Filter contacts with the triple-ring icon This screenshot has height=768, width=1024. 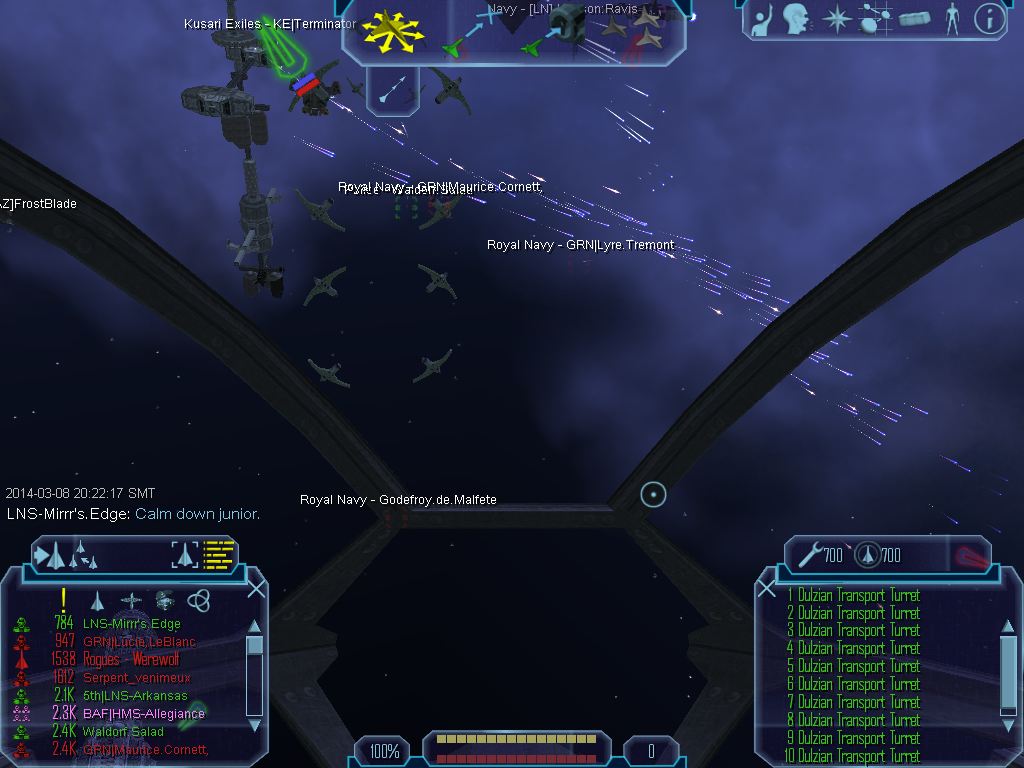[199, 600]
